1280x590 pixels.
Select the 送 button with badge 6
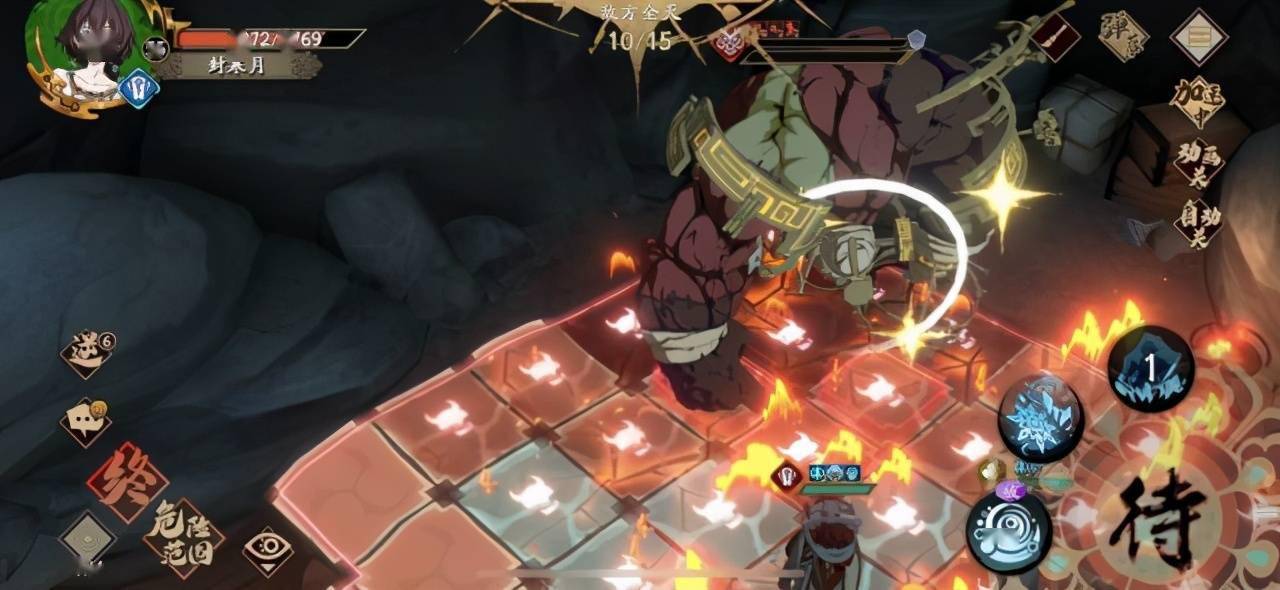pyautogui.click(x=87, y=351)
